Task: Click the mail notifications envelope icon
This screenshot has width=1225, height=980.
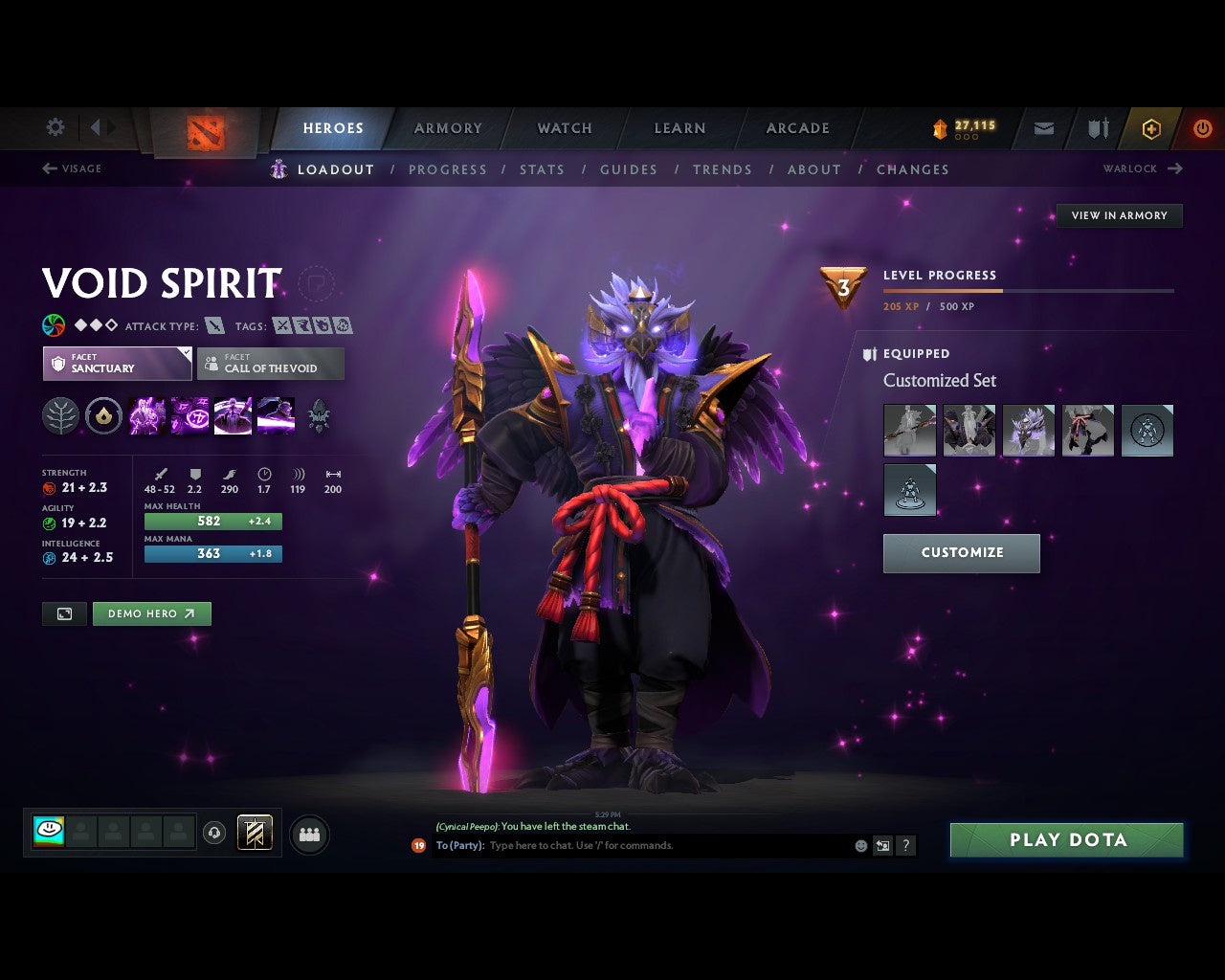Action: tap(1042, 128)
